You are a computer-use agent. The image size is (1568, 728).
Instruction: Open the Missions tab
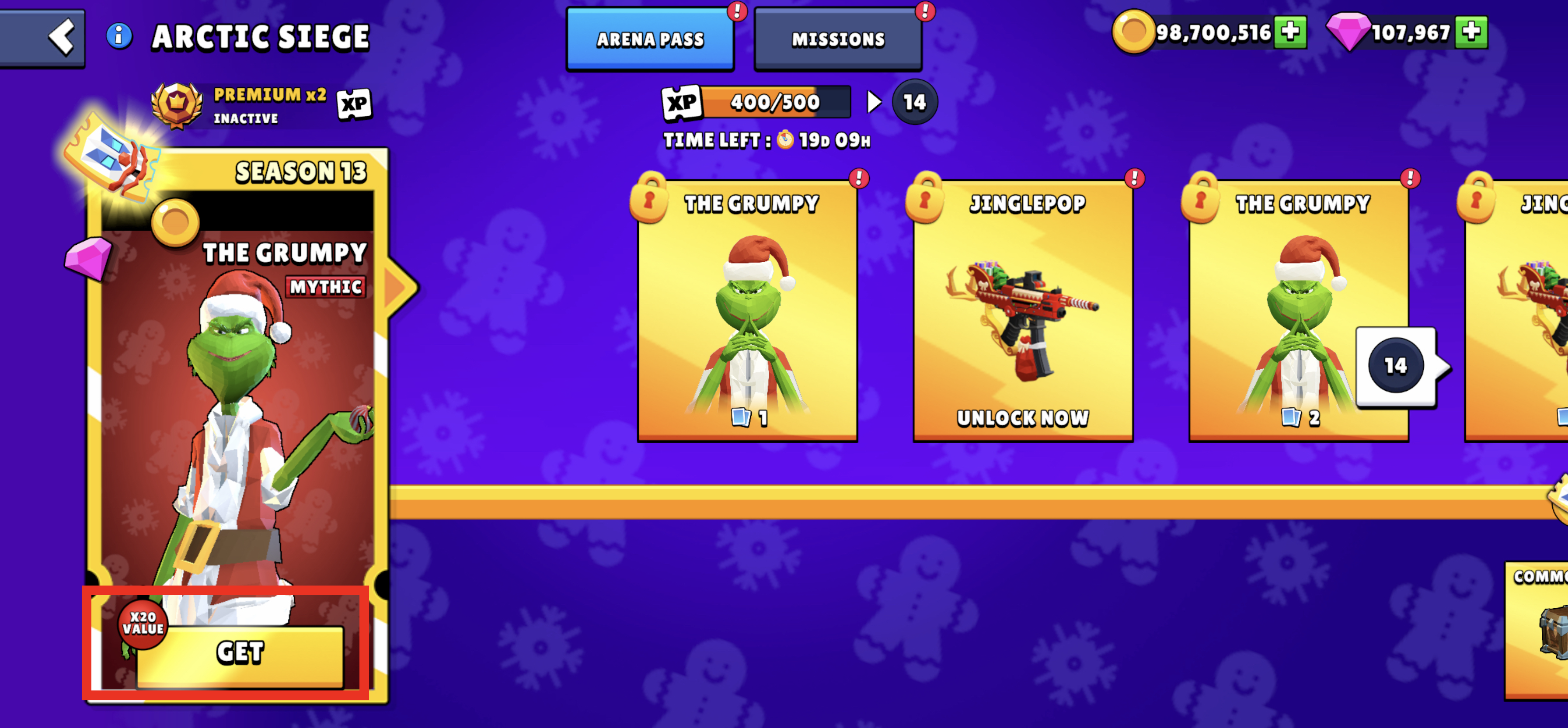(838, 39)
